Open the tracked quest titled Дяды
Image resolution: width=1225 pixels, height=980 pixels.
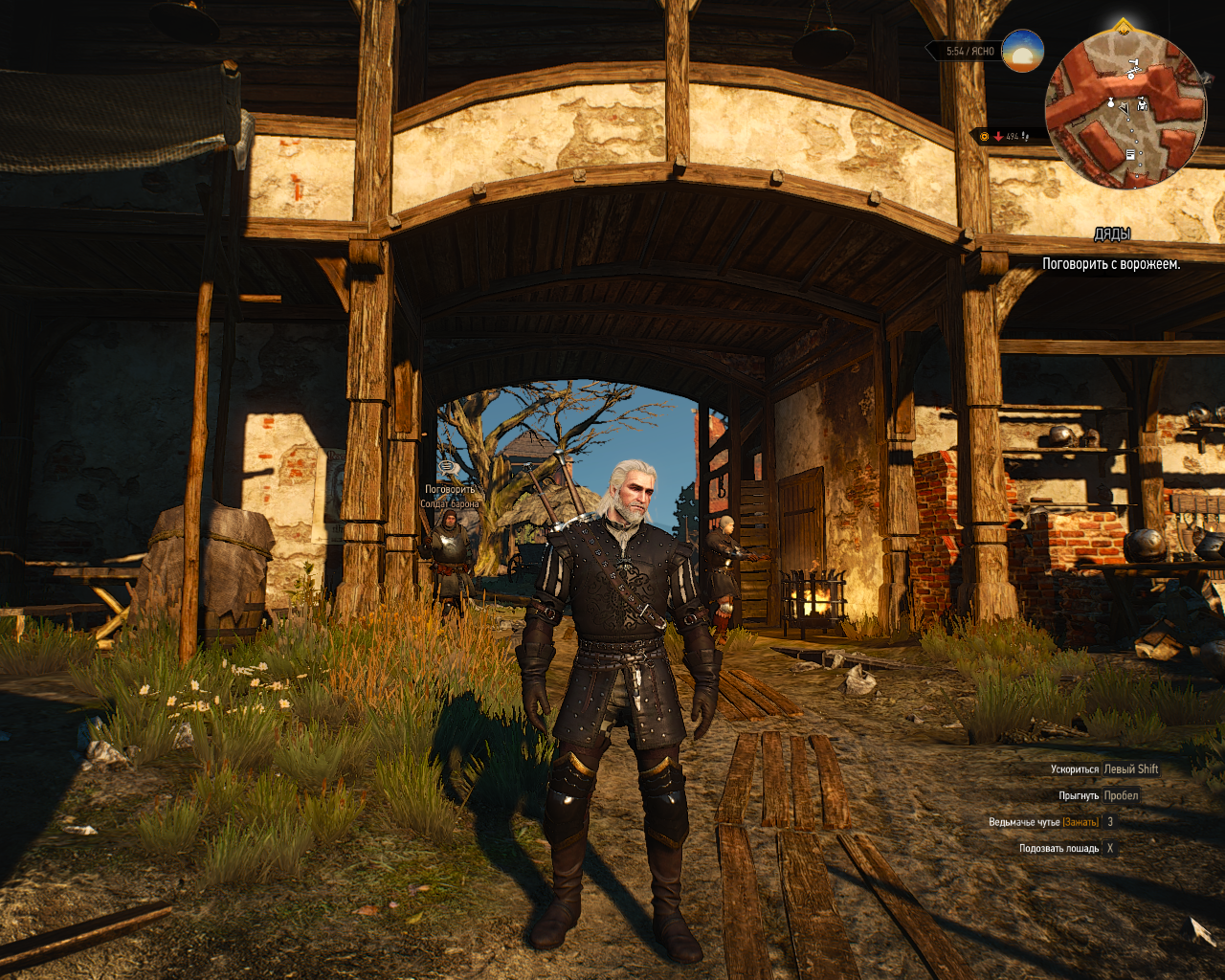click(x=1112, y=234)
